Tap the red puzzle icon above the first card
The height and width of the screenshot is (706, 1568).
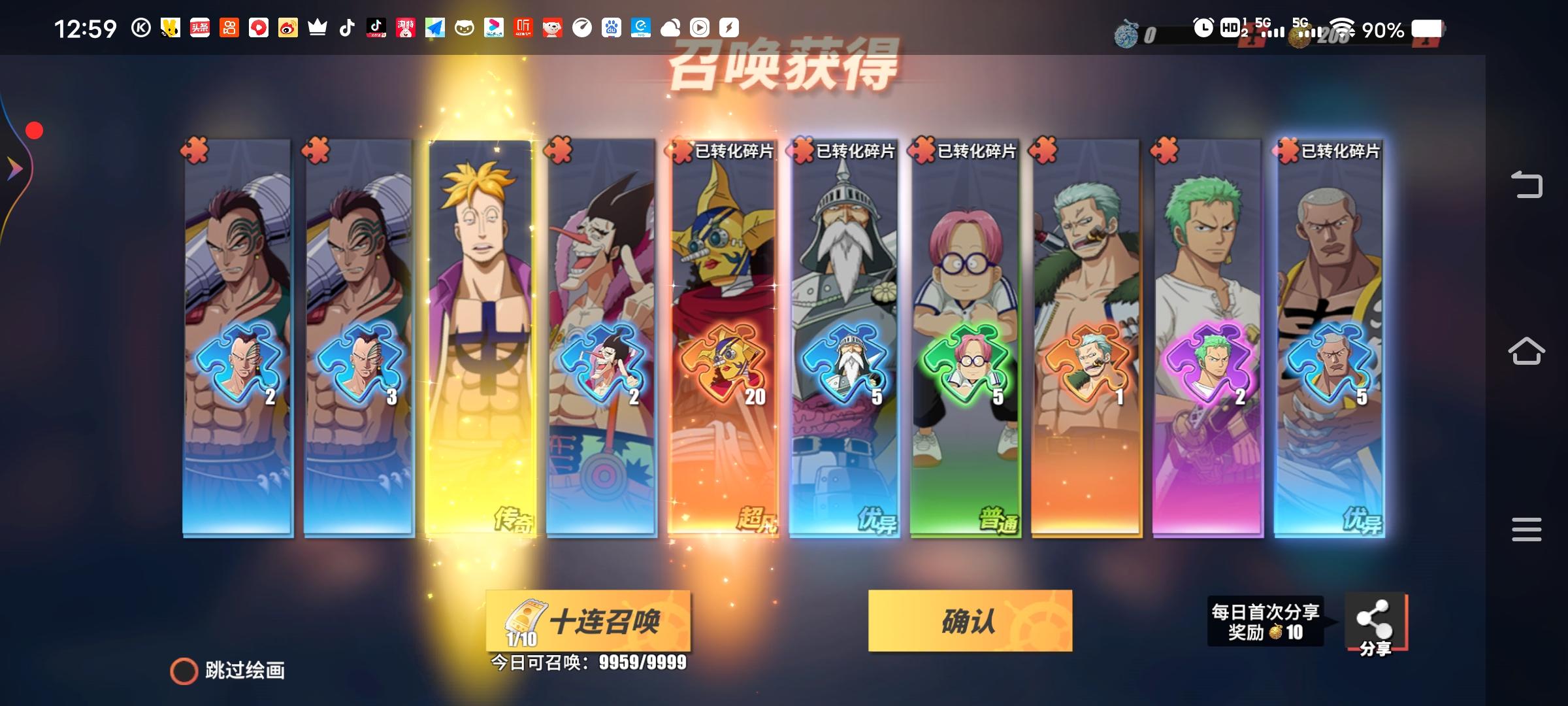193,149
